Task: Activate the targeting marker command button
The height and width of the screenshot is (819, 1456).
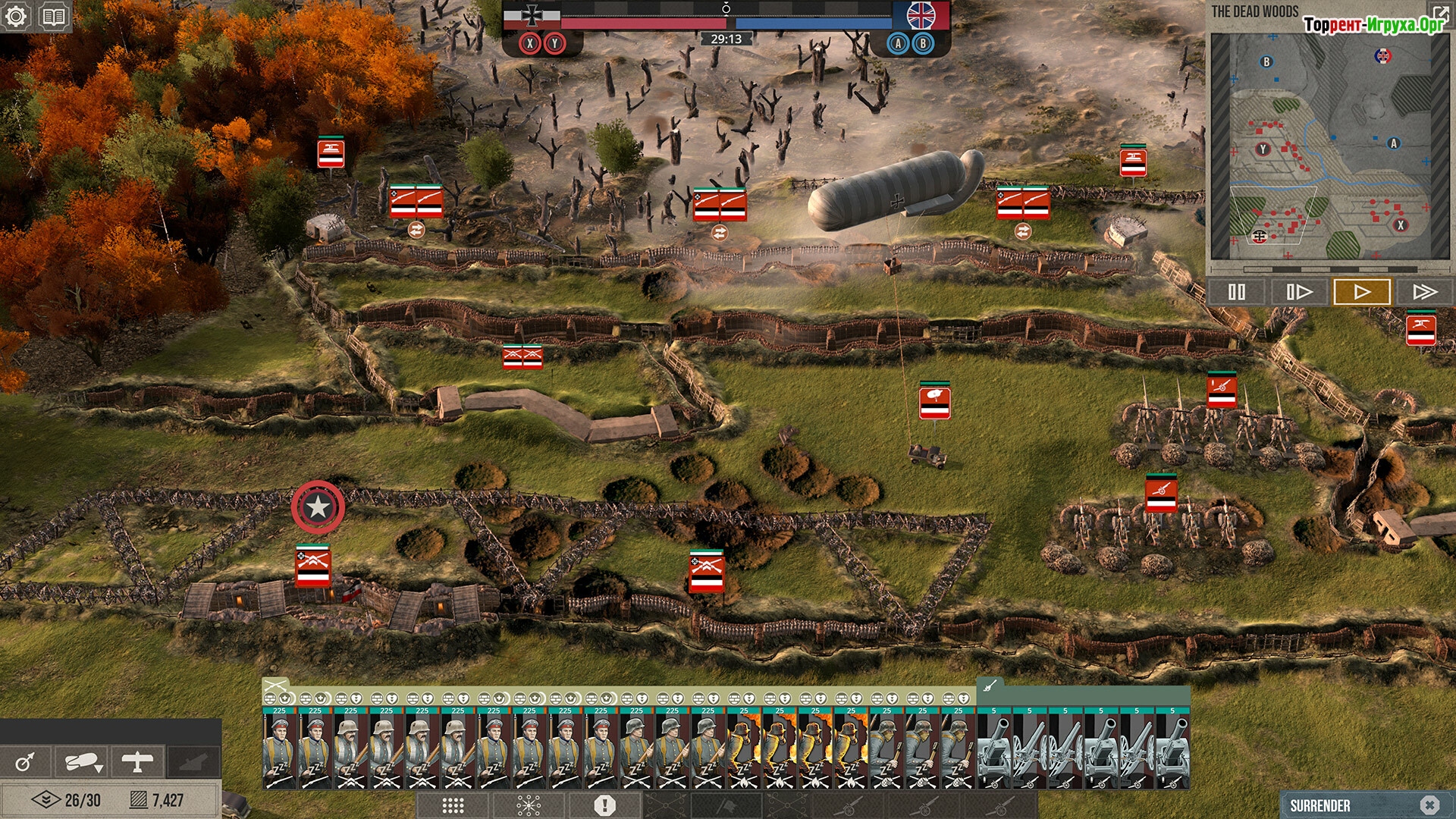Action: tap(25, 761)
